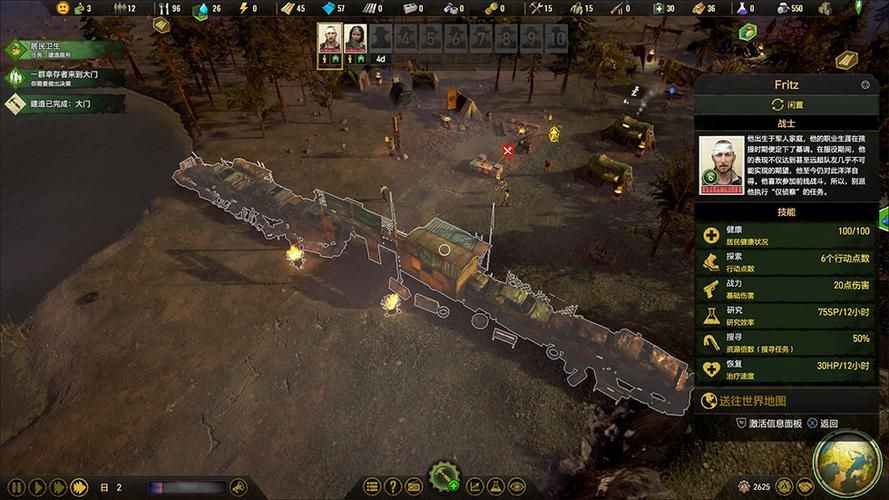Viewport: 889px width, 500px height.
Task: Toggle the eye visibility icon
Action: (x=517, y=487)
